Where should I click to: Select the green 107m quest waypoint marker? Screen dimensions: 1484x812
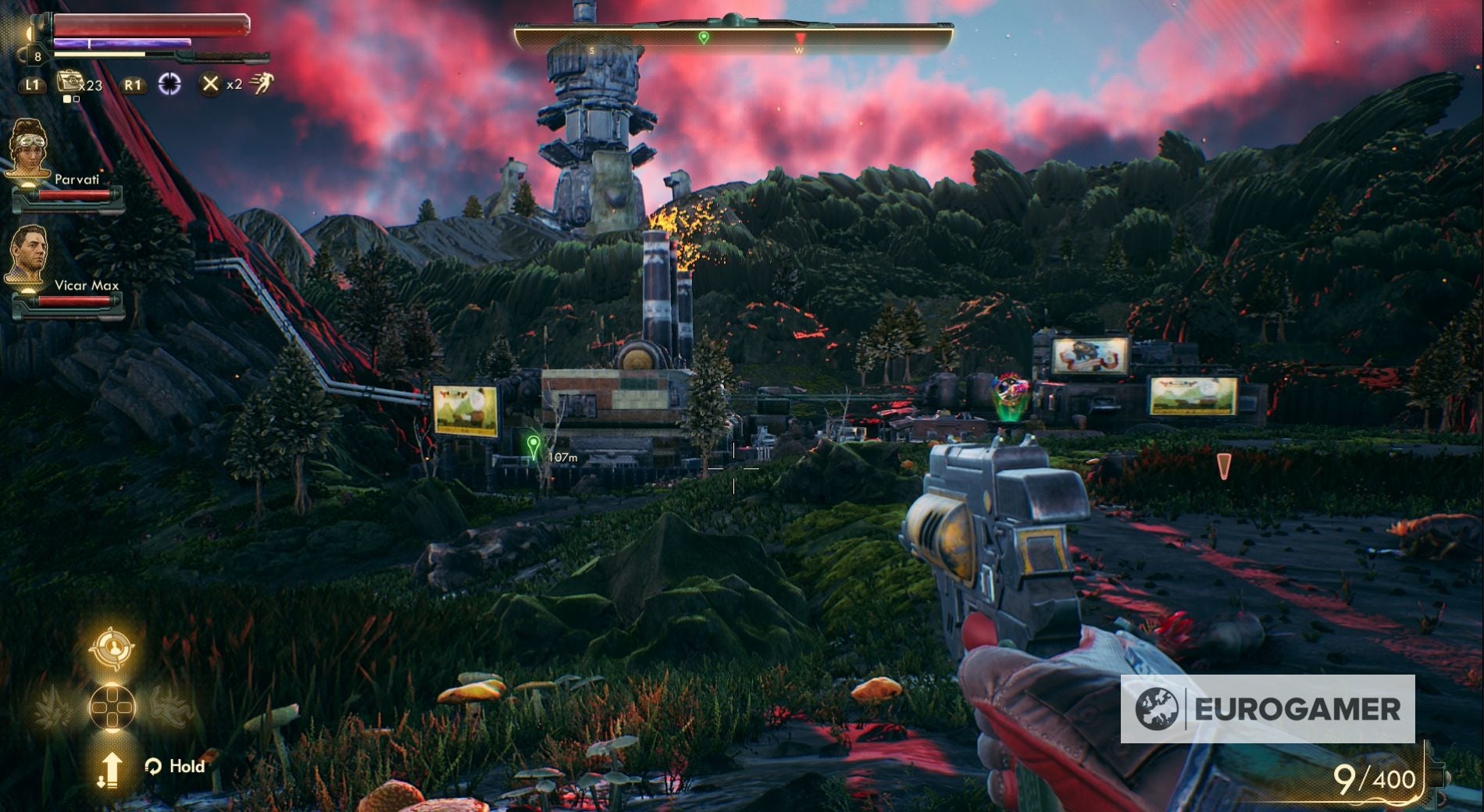pyautogui.click(x=533, y=447)
